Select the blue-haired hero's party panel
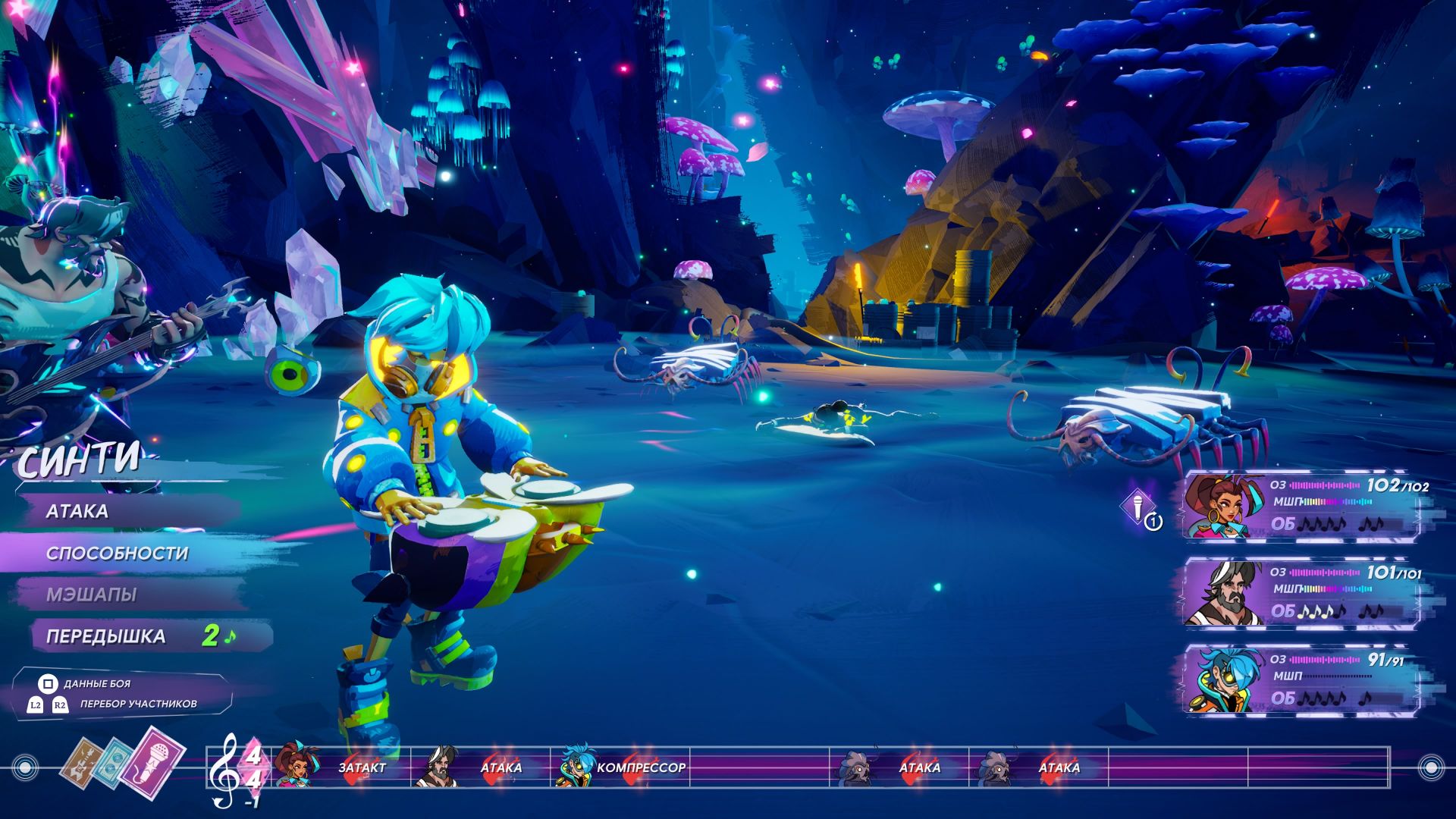Screen dimensions: 1456x819 (x=1301, y=680)
